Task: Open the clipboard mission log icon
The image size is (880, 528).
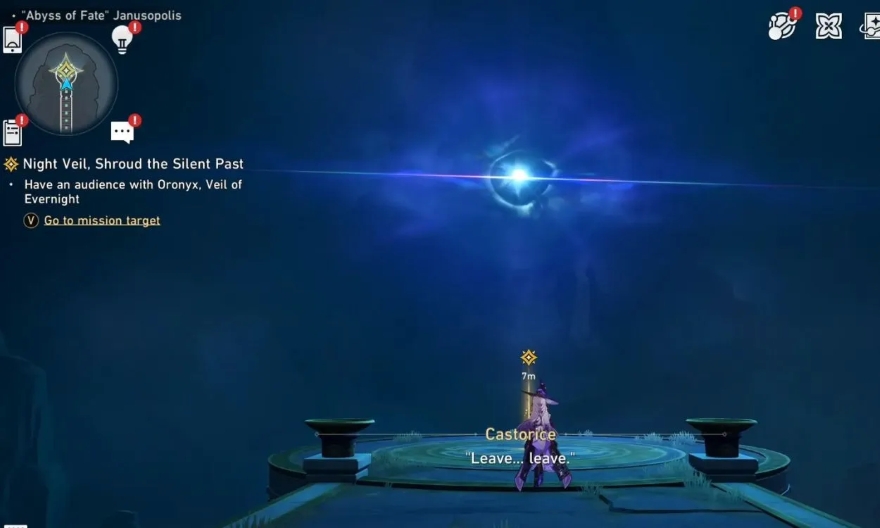Action: 13,132
